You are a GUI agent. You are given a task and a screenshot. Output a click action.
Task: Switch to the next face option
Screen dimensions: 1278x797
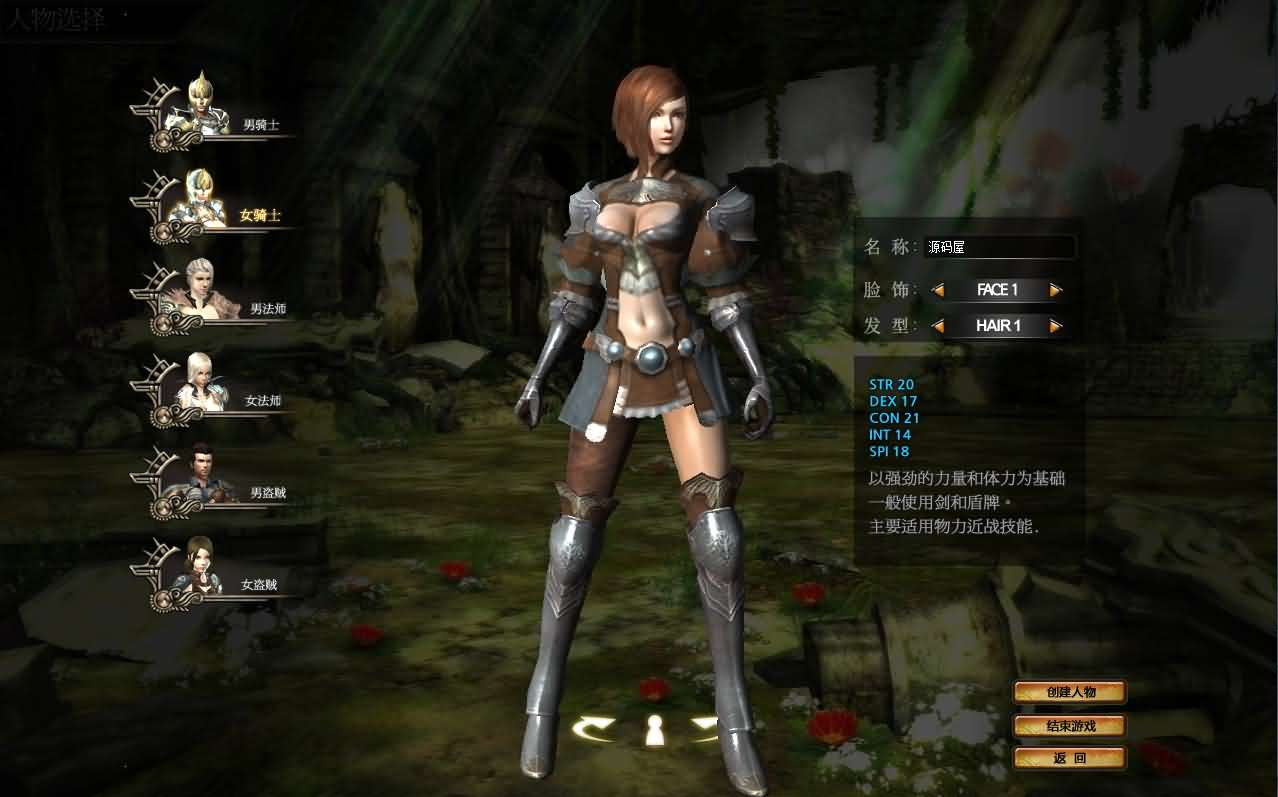[x=1056, y=290]
